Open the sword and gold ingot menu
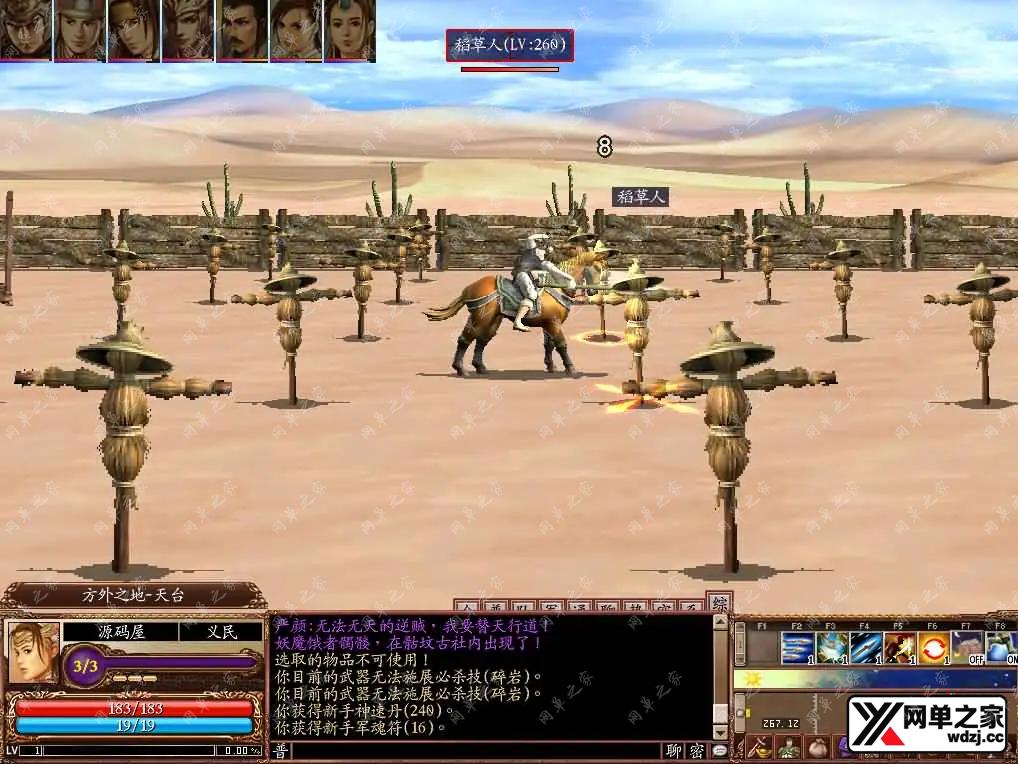 (x=761, y=747)
